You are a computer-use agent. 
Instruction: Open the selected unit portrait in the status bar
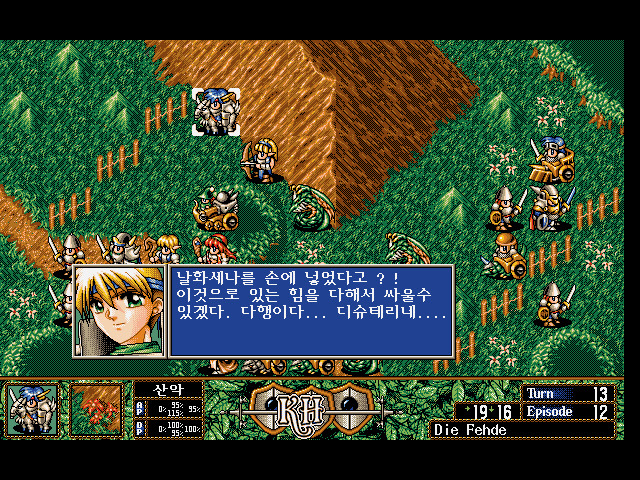click(x=33, y=410)
